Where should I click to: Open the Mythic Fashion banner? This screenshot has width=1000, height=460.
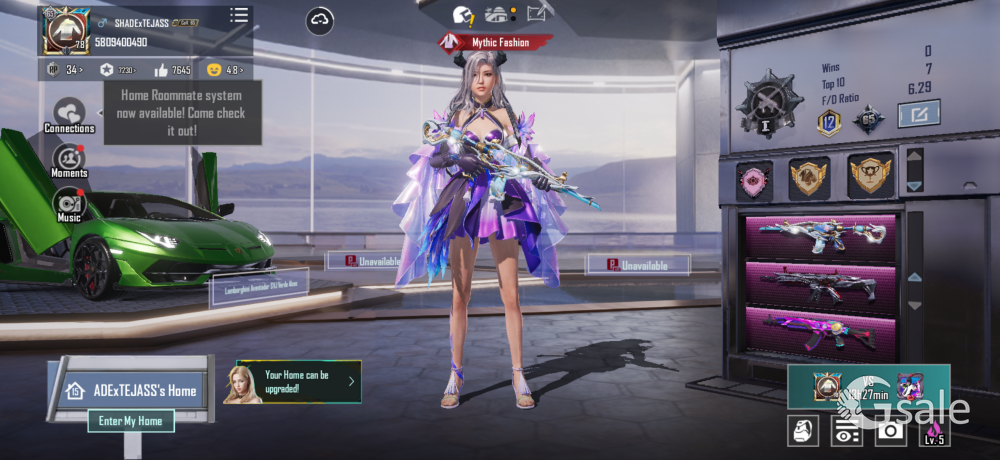coord(497,42)
